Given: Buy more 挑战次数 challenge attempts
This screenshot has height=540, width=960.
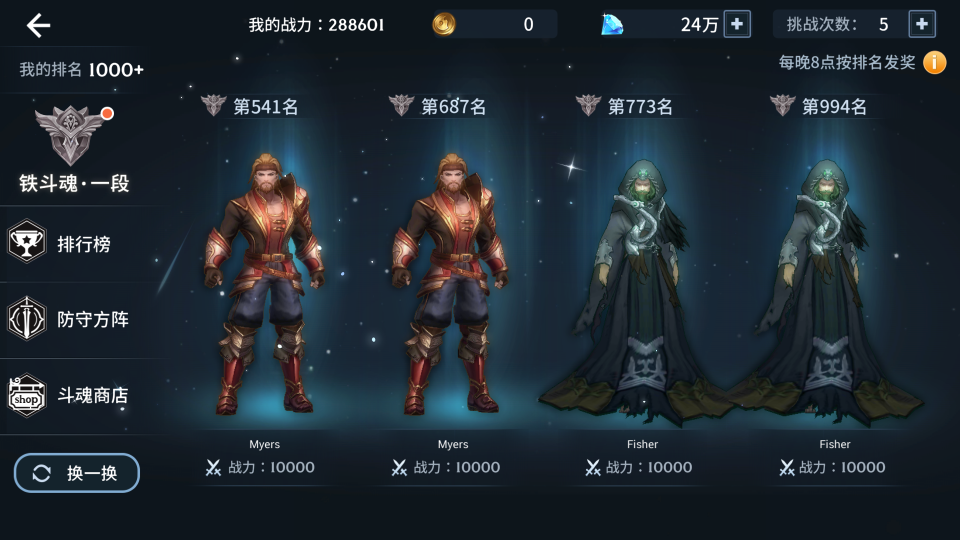Looking at the screenshot, I should coord(922,24).
